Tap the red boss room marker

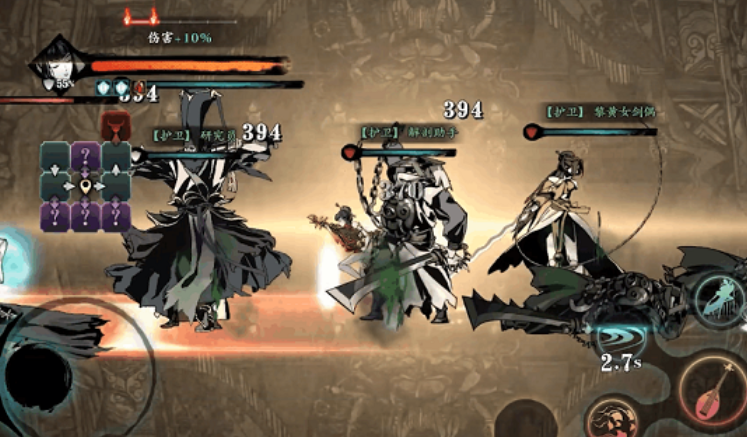click(112, 128)
